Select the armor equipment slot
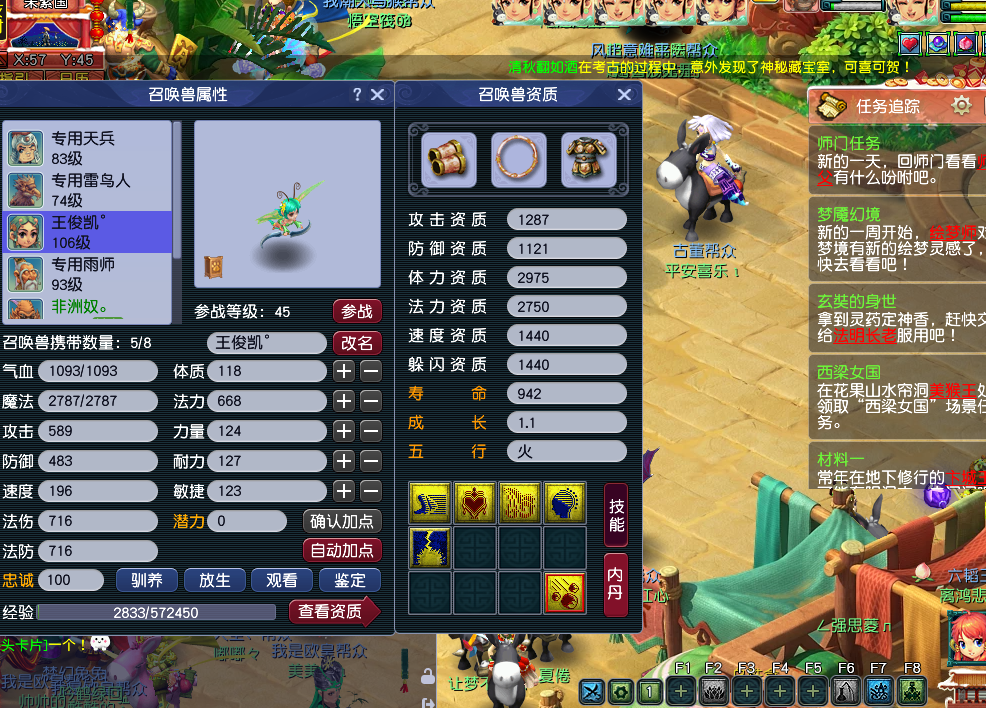Viewport: 986px width, 708px height. (588, 159)
